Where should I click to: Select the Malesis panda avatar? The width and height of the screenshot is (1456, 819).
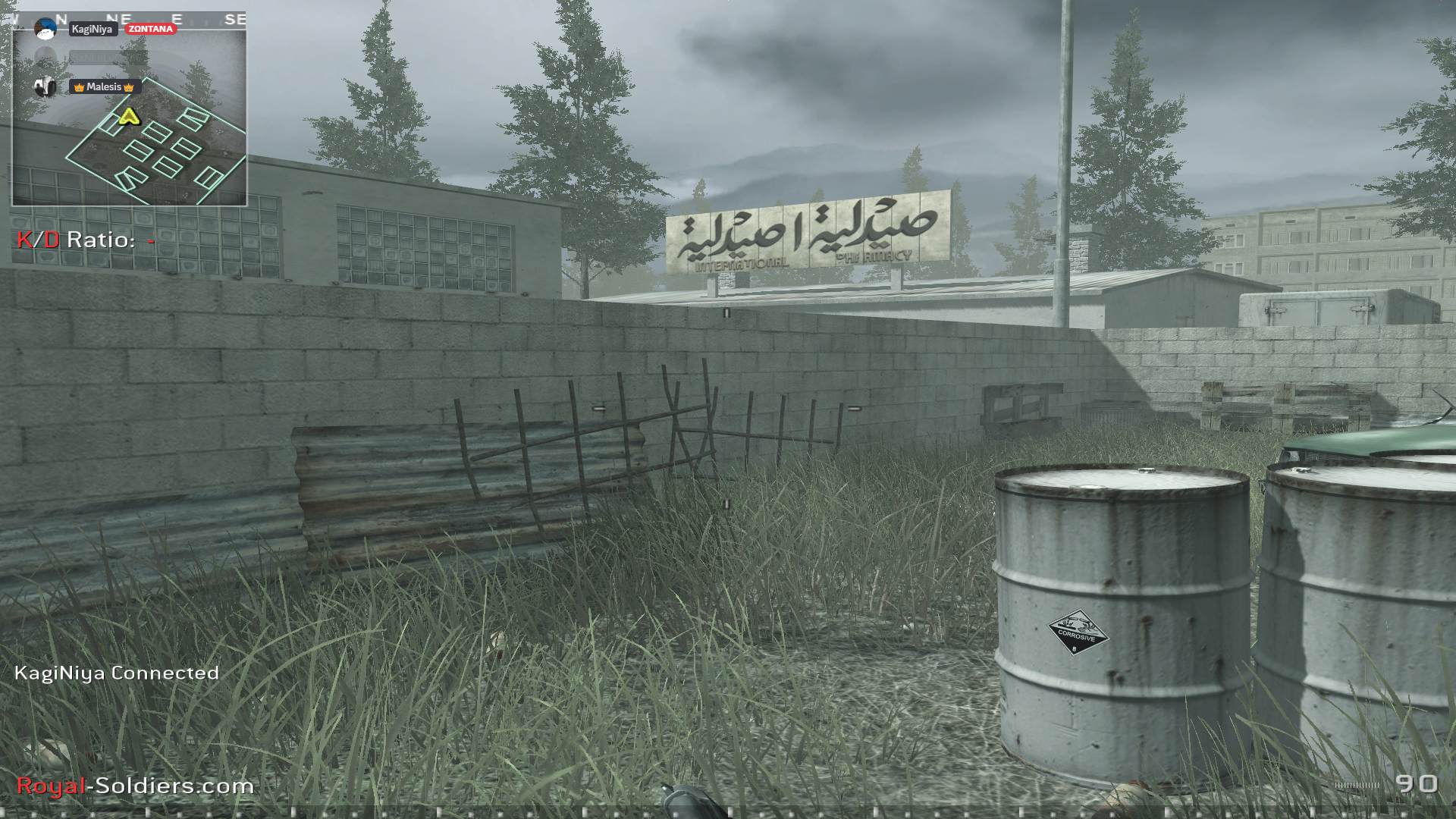44,87
